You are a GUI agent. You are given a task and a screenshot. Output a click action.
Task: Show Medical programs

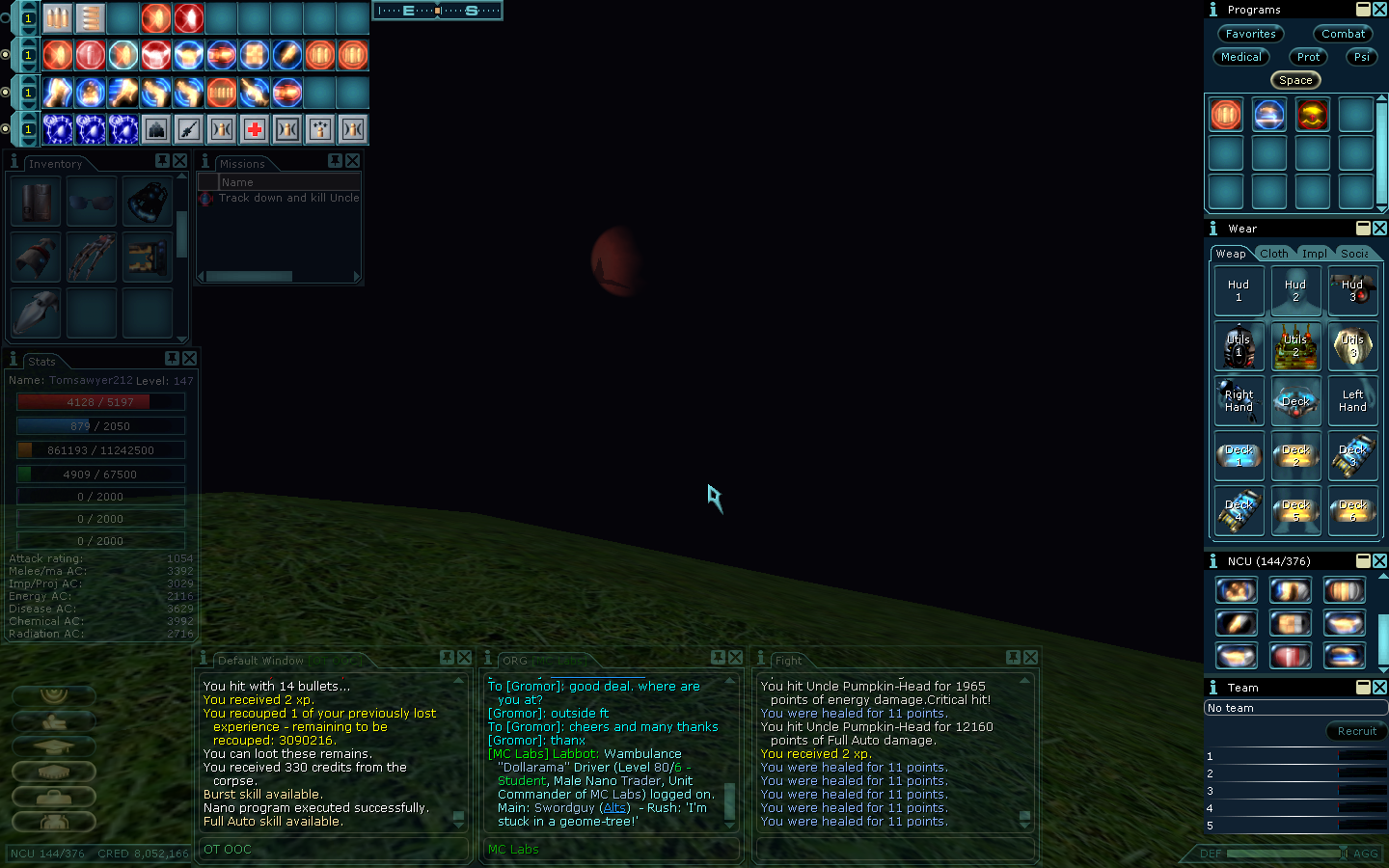(1240, 57)
